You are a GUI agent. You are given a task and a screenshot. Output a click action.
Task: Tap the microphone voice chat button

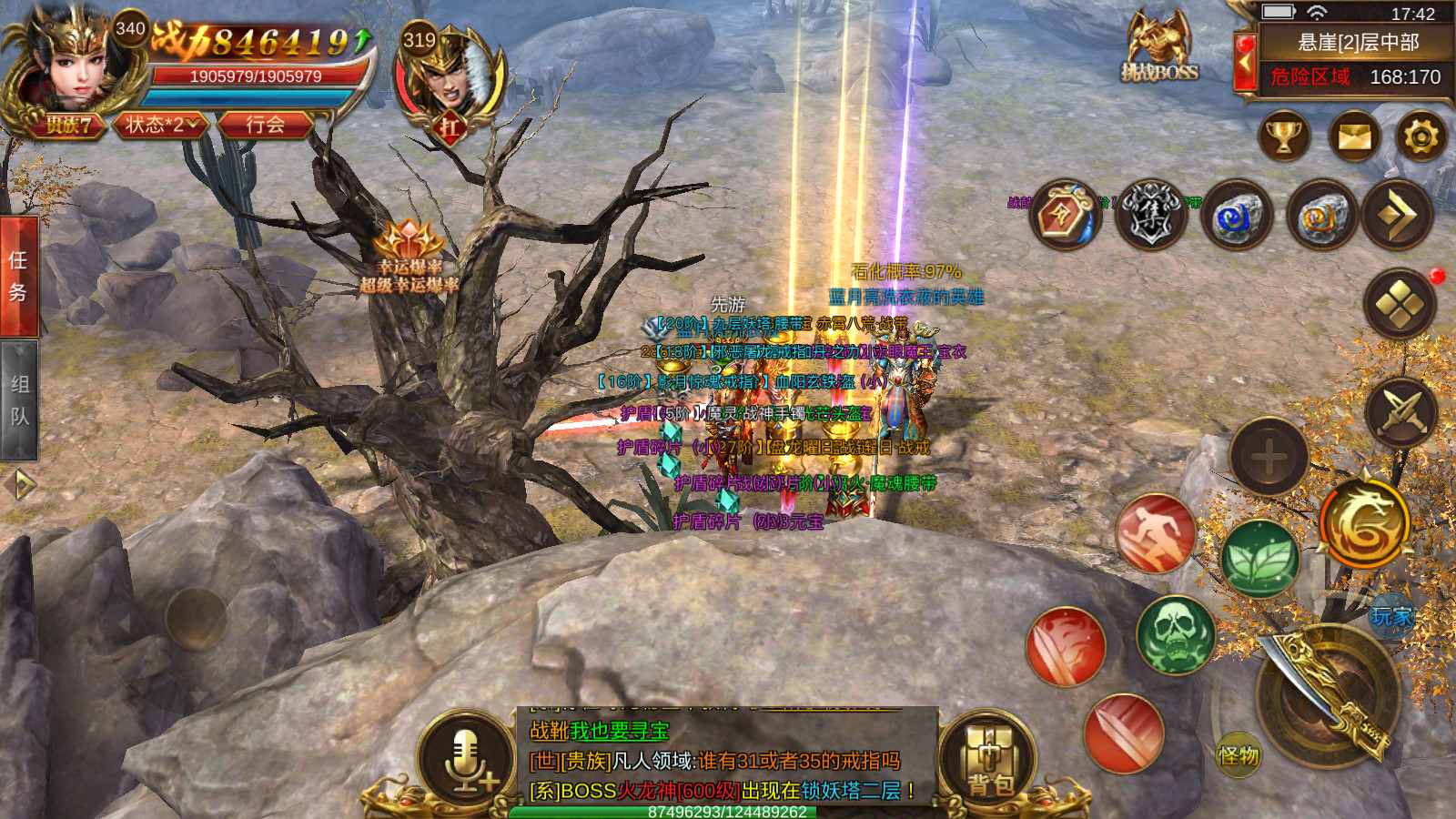467,760
